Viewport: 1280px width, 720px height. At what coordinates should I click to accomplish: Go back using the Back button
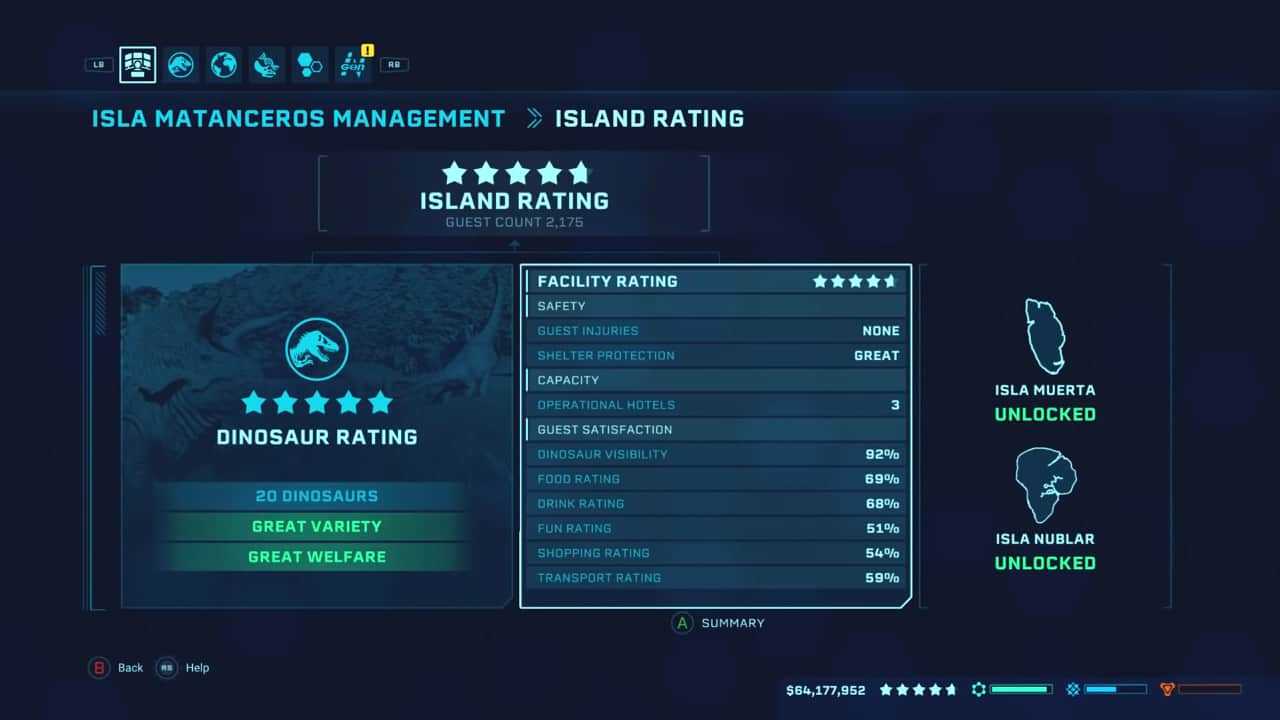coord(118,668)
